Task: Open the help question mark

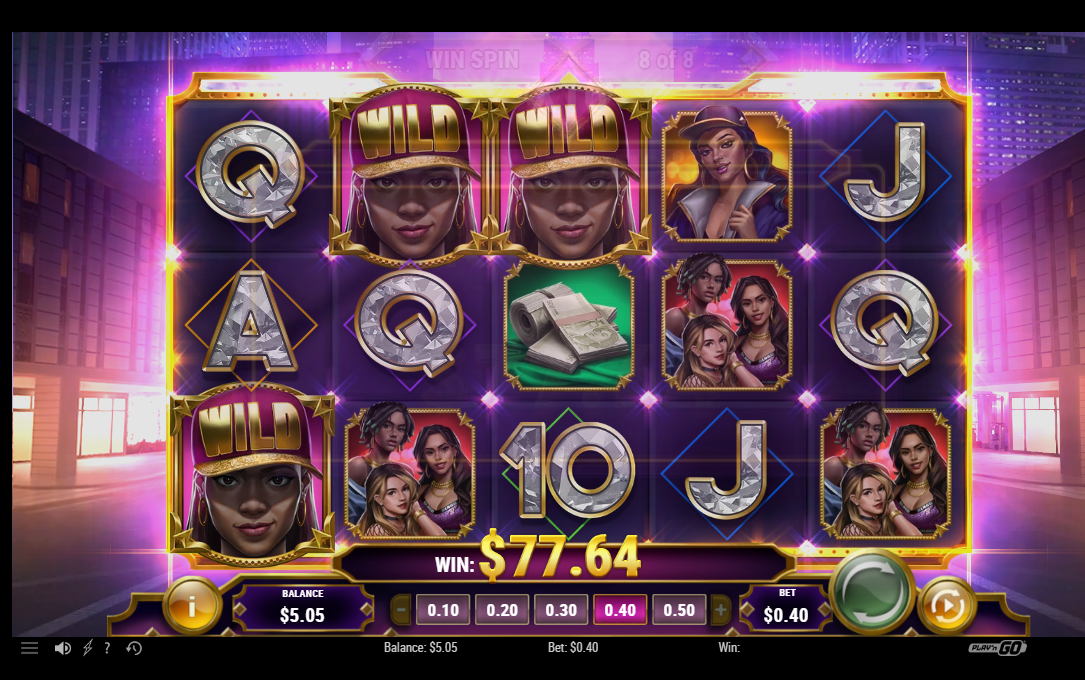Action: pos(107,648)
